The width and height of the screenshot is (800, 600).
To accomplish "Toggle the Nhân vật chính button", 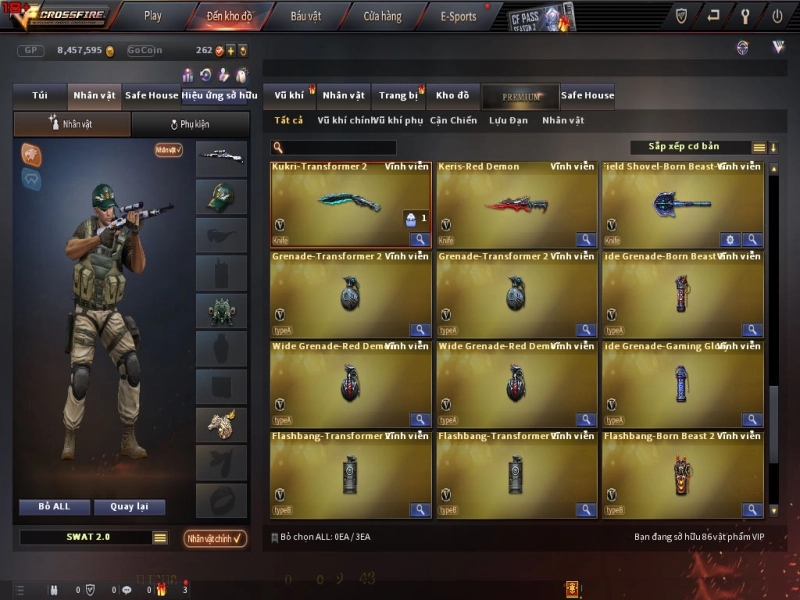I will pos(215,538).
